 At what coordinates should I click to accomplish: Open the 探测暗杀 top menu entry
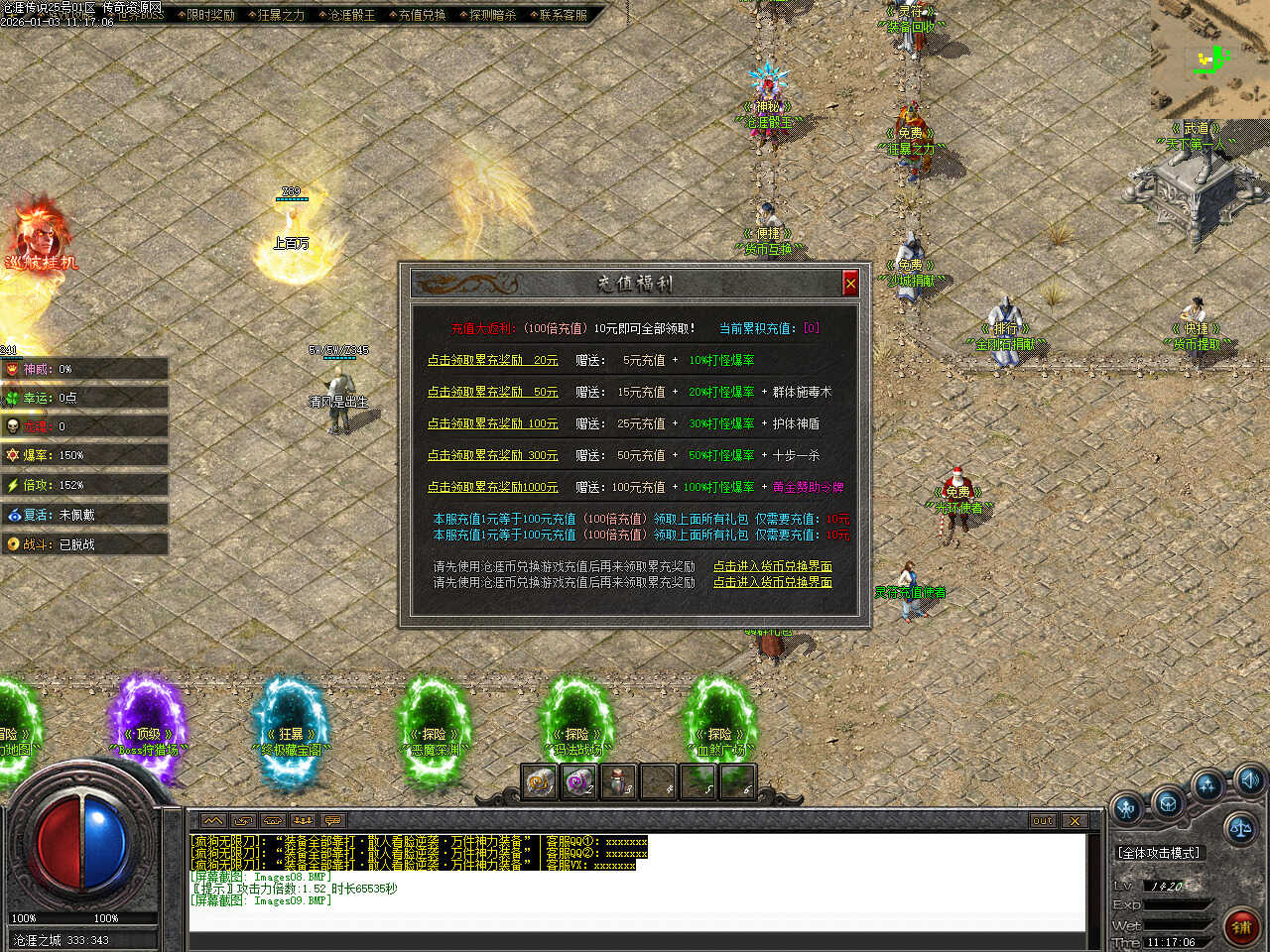coord(492,15)
